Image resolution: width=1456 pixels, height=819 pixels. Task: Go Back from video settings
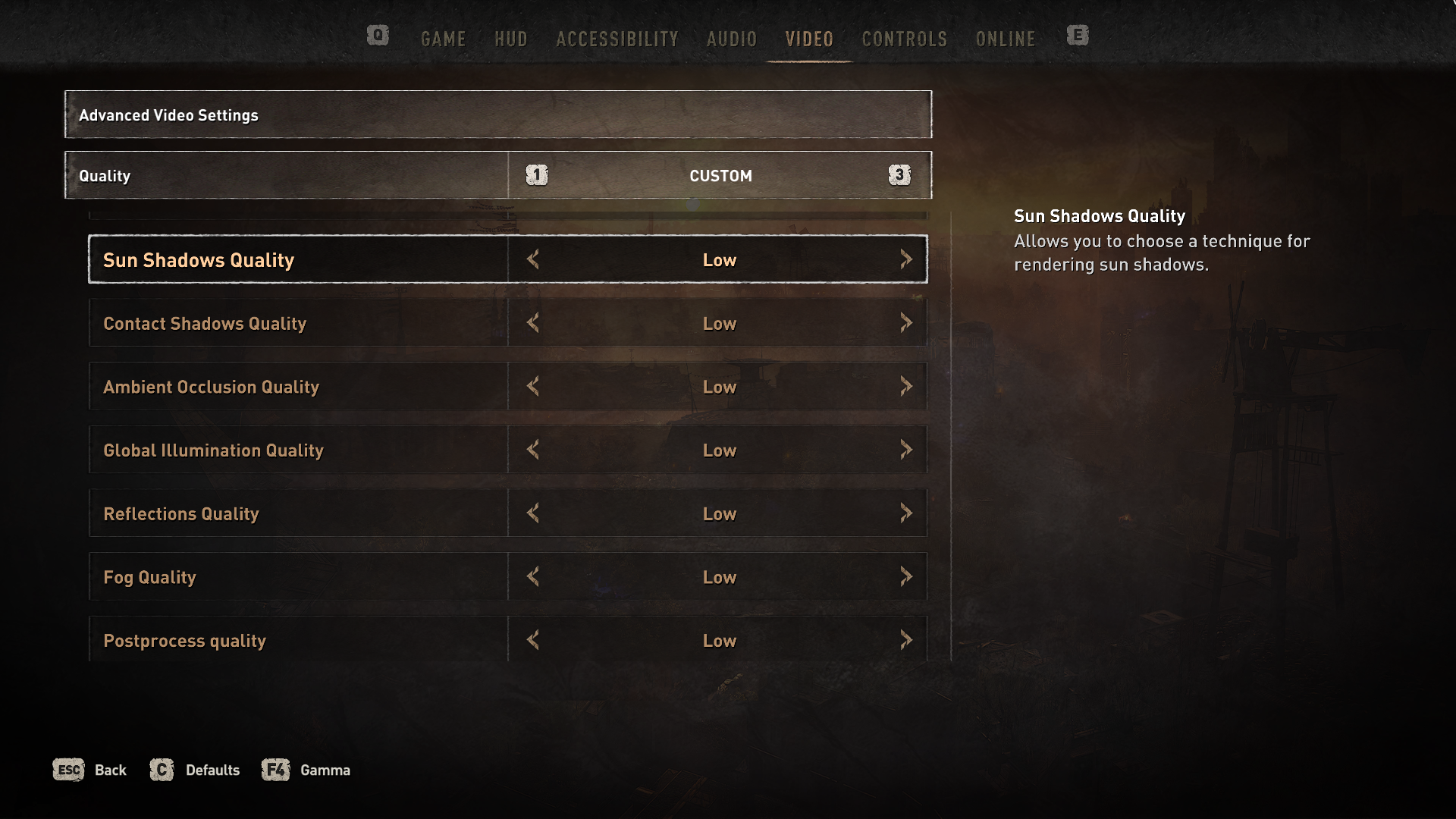coord(89,770)
